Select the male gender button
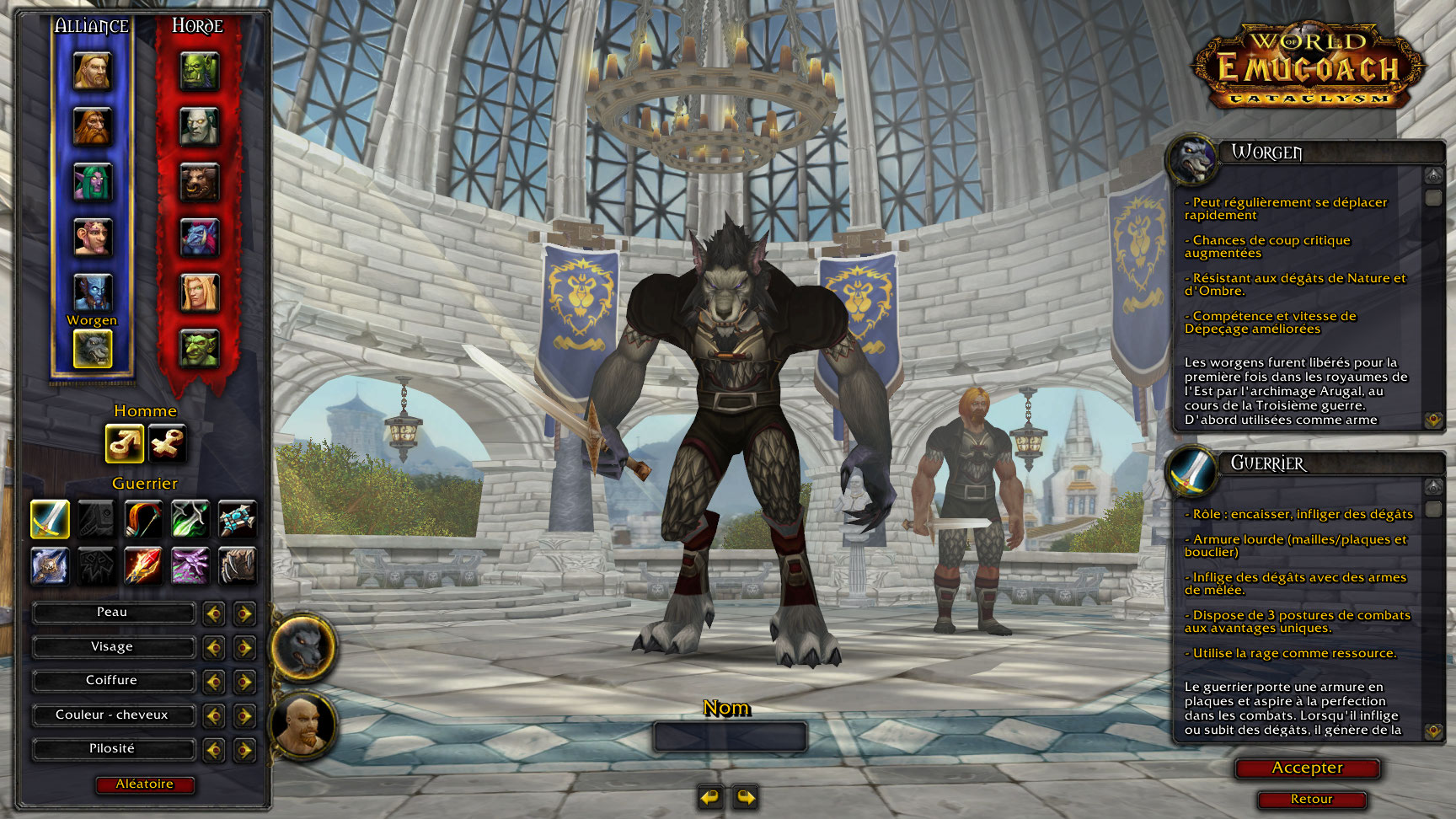The width and height of the screenshot is (1456, 819). [x=124, y=443]
